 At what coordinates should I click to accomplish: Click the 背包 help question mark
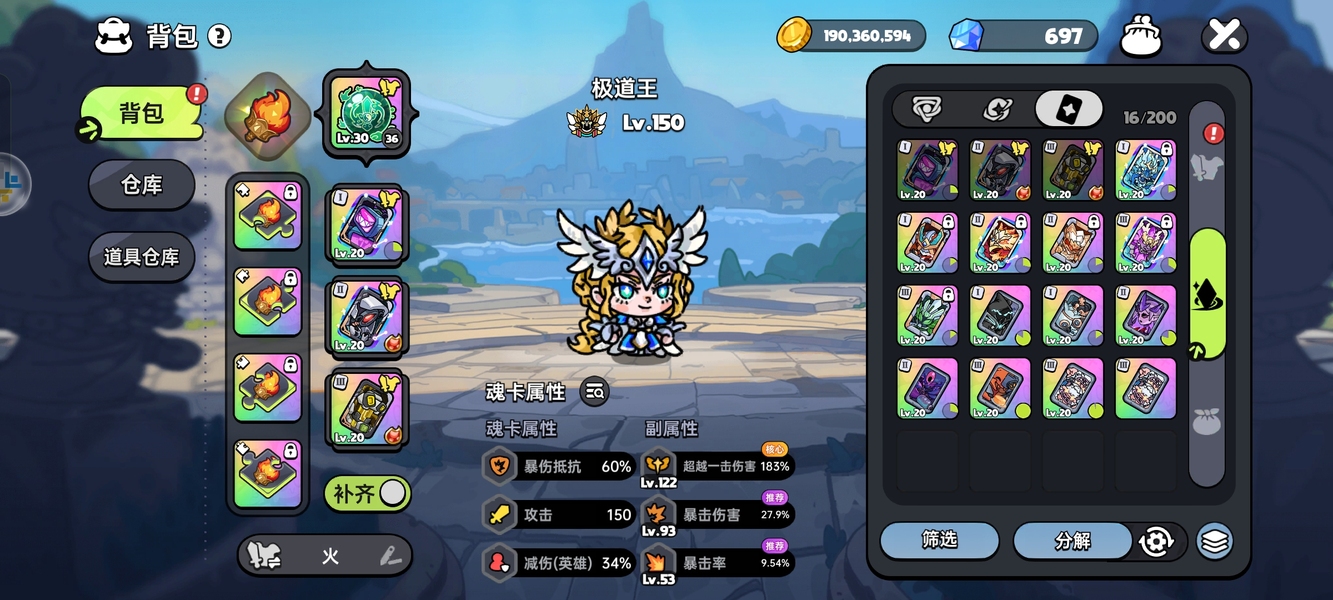[219, 37]
